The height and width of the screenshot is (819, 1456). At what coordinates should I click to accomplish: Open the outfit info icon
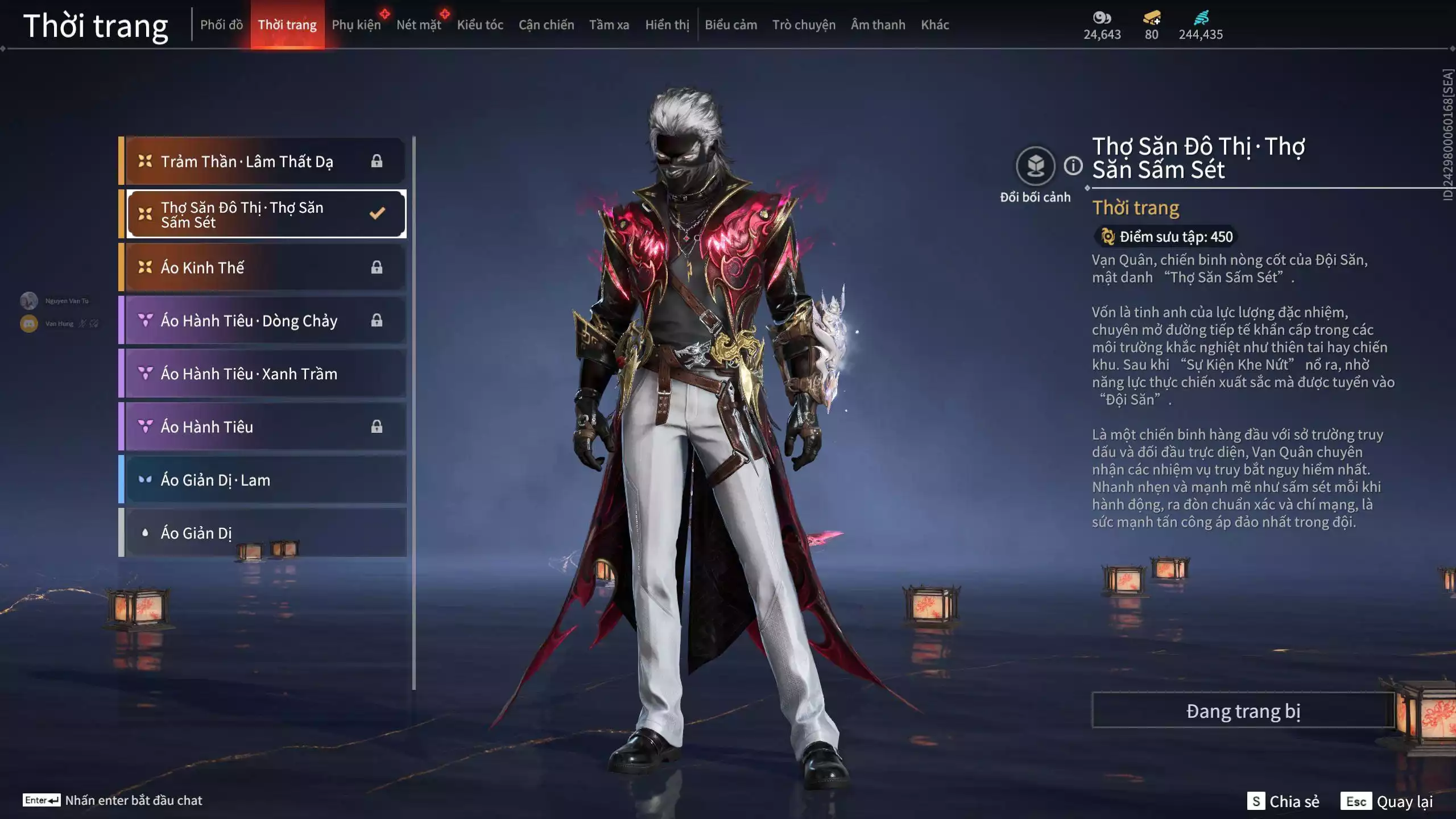pyautogui.click(x=1073, y=166)
